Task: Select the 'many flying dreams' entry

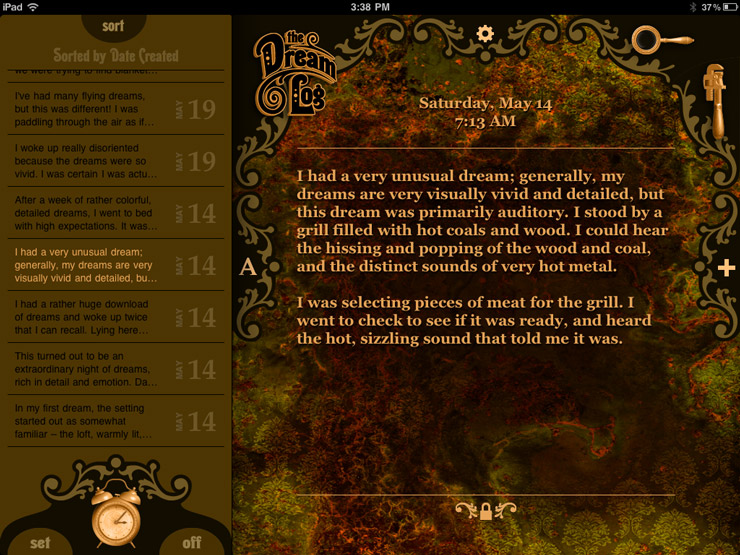Action: 113,109
